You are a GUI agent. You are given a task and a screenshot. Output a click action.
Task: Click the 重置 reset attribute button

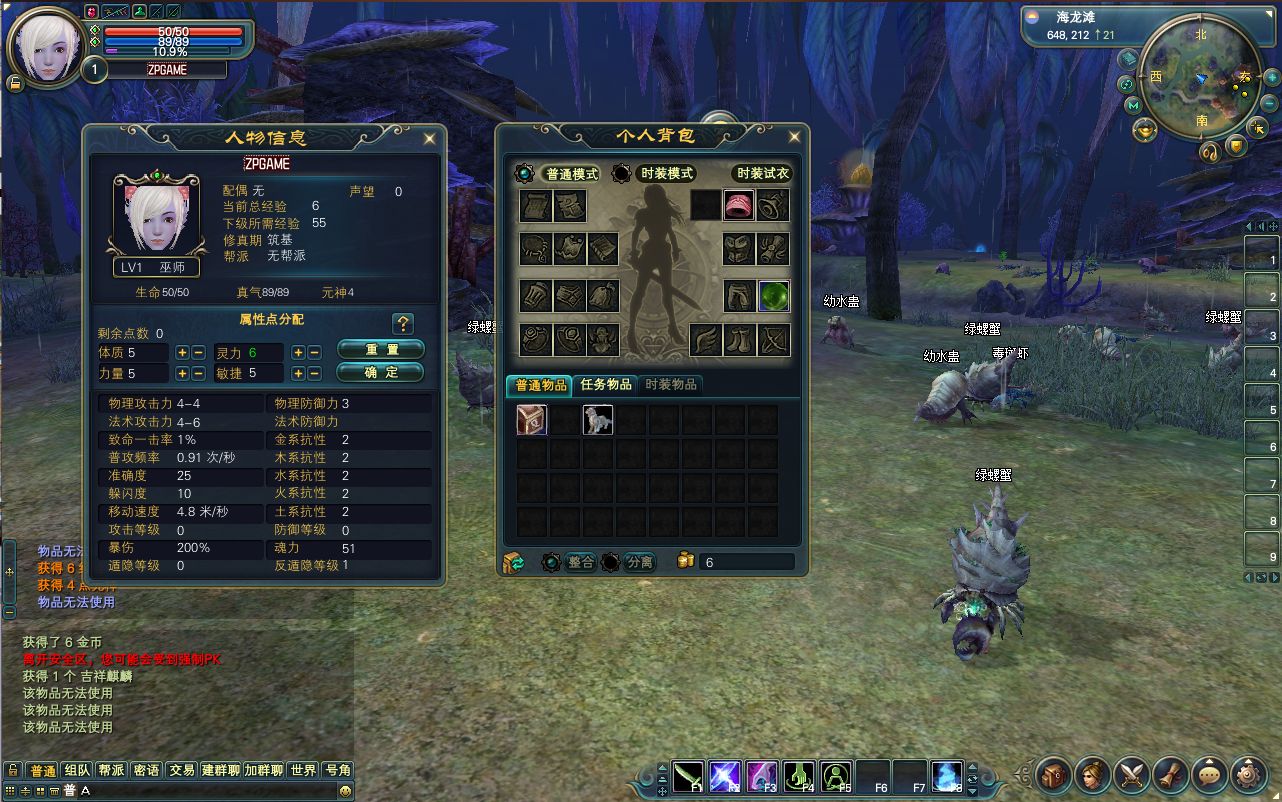coord(381,349)
